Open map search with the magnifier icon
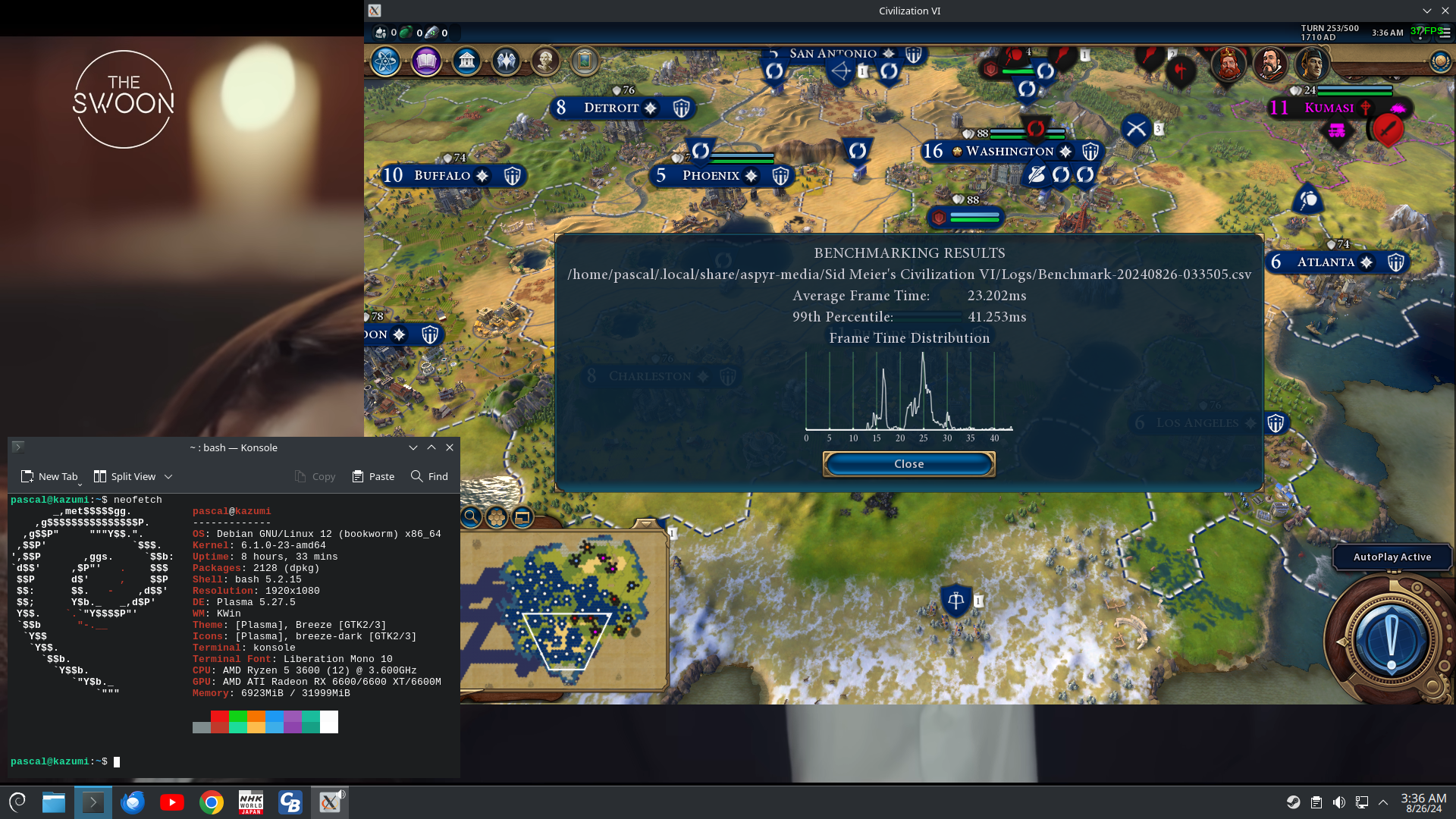The image size is (1456, 819). pyautogui.click(x=472, y=516)
